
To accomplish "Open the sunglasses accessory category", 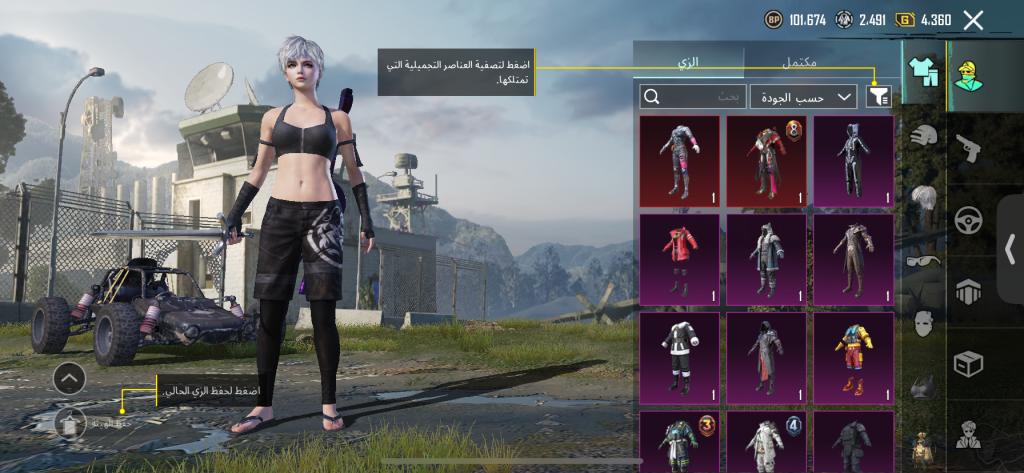I will click(x=924, y=261).
